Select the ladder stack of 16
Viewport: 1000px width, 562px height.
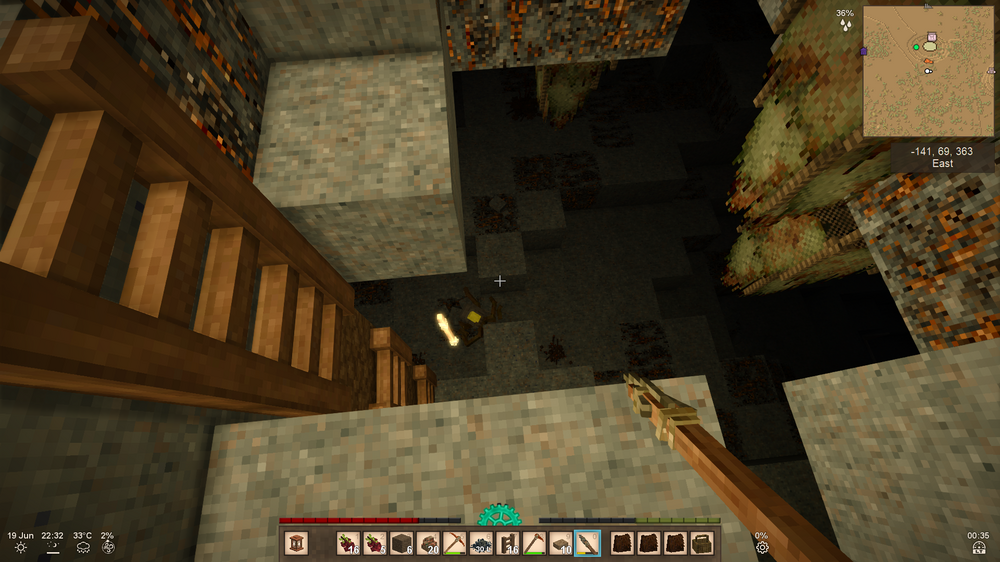(508, 543)
